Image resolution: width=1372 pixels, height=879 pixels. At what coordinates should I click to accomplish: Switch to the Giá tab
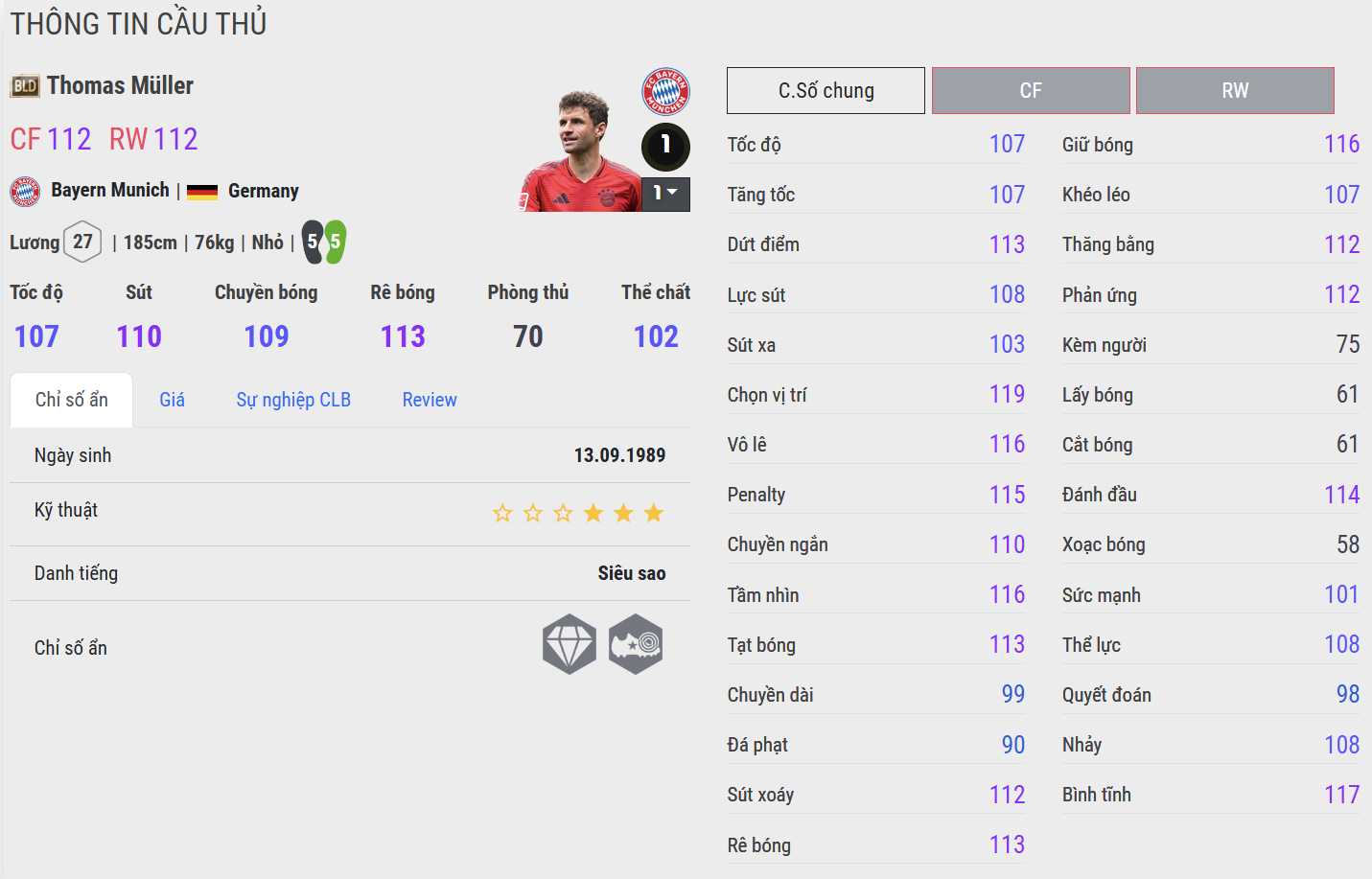pos(173,400)
